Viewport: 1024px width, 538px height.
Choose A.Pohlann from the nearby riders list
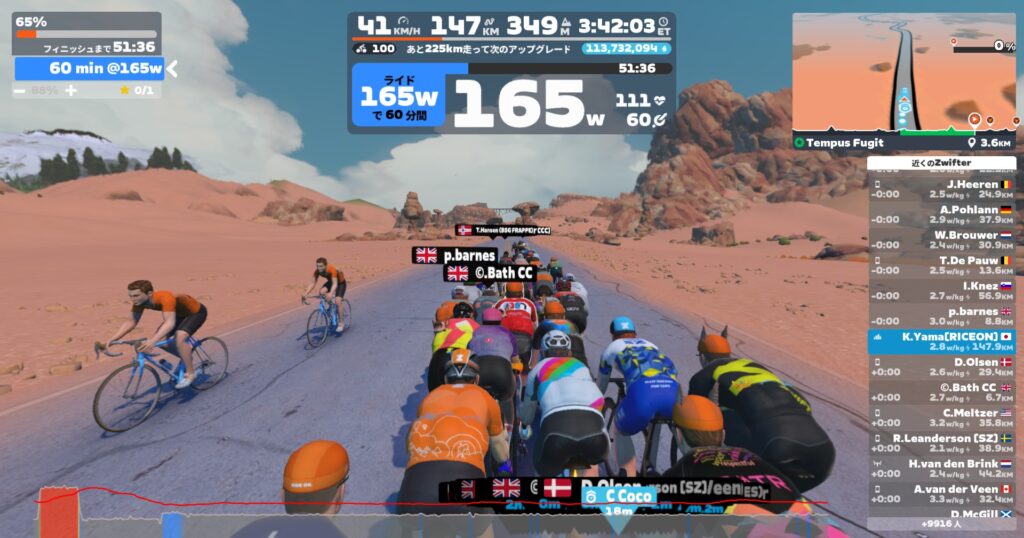coord(941,214)
